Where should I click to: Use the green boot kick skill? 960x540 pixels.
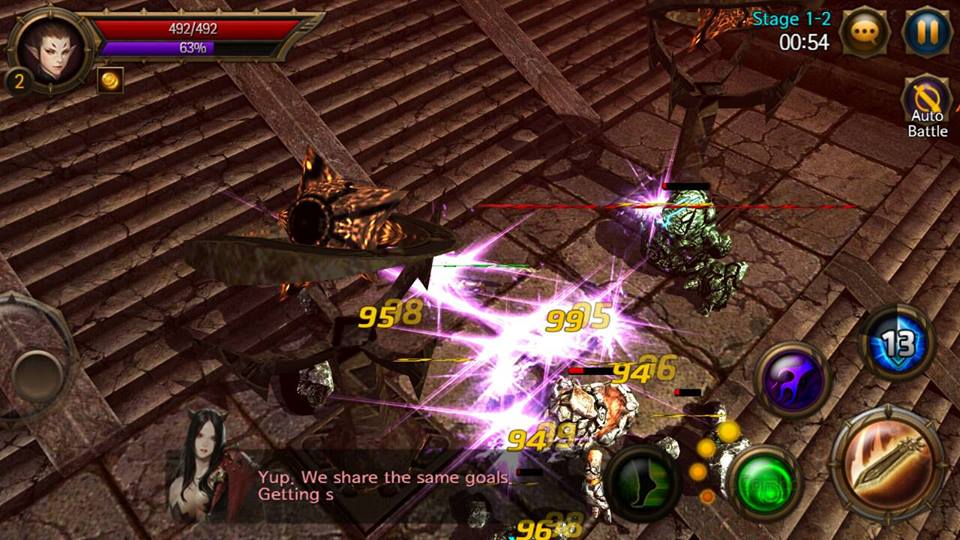pos(642,484)
